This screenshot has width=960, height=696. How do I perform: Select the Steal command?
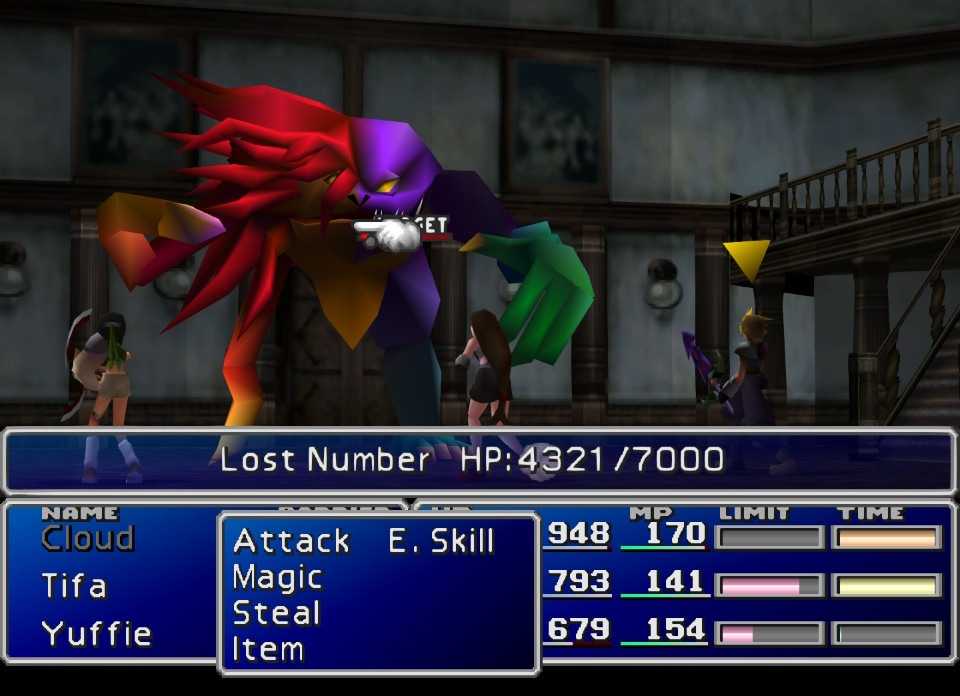pos(276,613)
